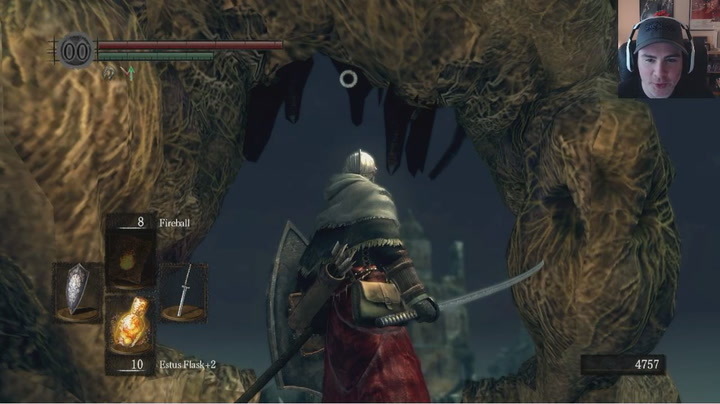This screenshot has width=720, height=404.
Task: Choose the Estus Flask +2 item slot
Action: coord(130,322)
